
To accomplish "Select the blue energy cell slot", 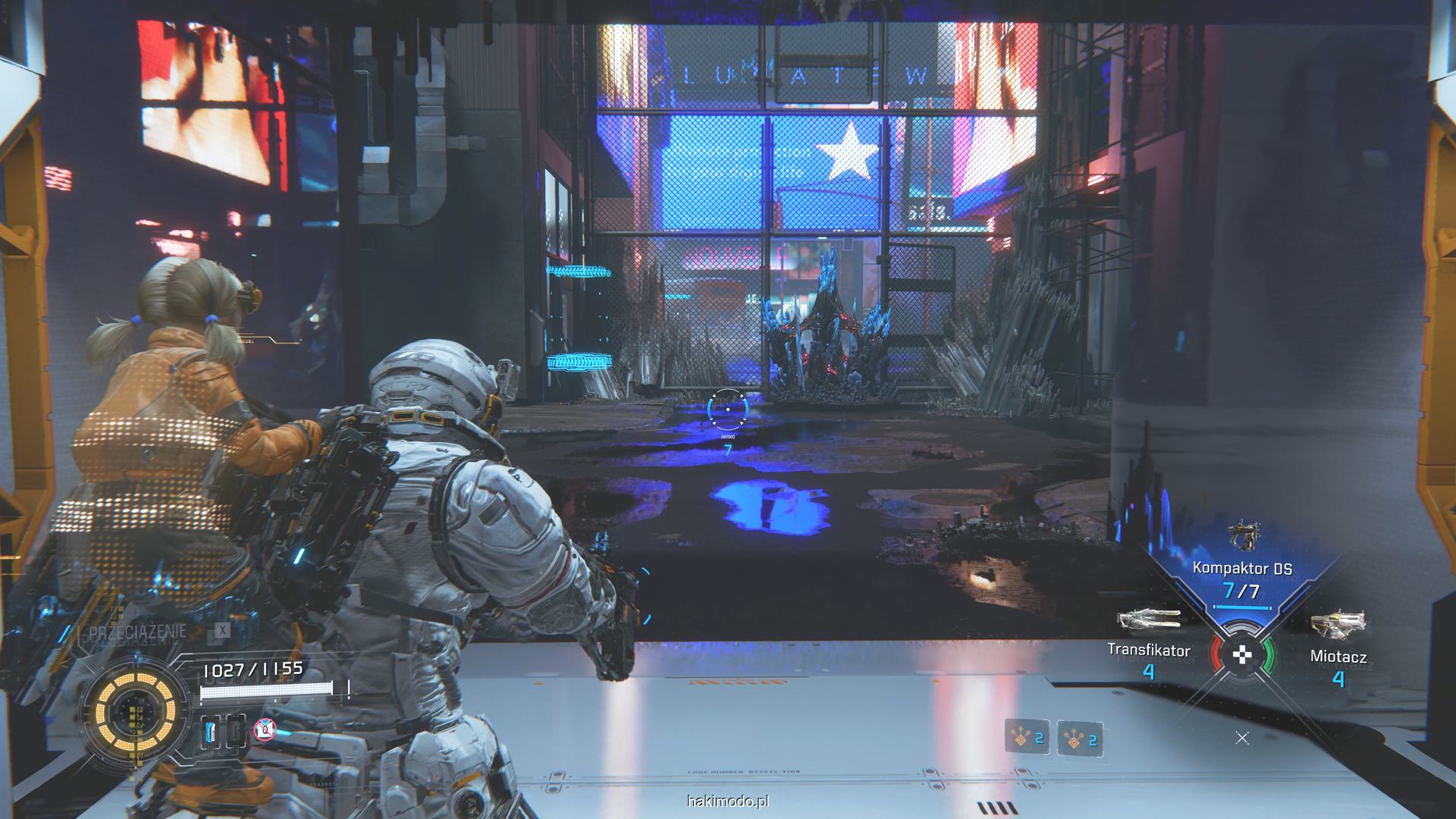I will coord(212,732).
